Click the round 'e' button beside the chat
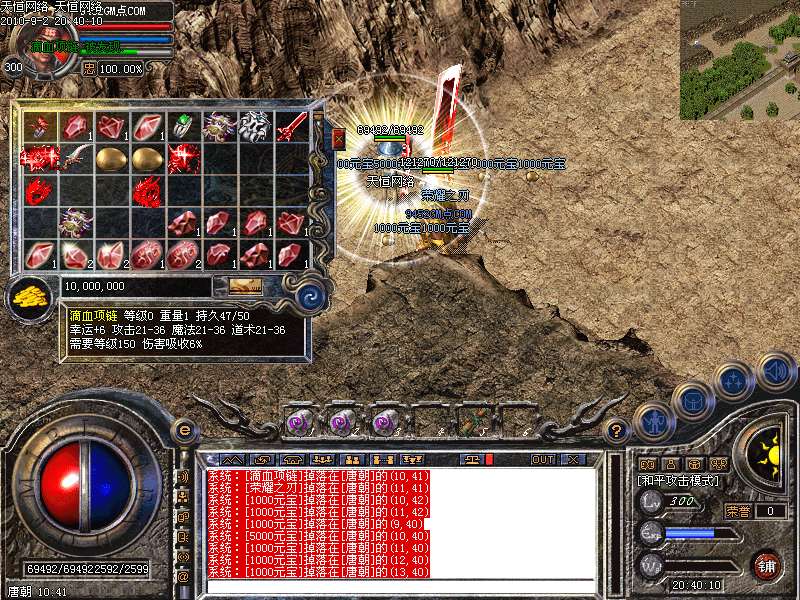Screen dimensions: 800x600 click(184, 430)
